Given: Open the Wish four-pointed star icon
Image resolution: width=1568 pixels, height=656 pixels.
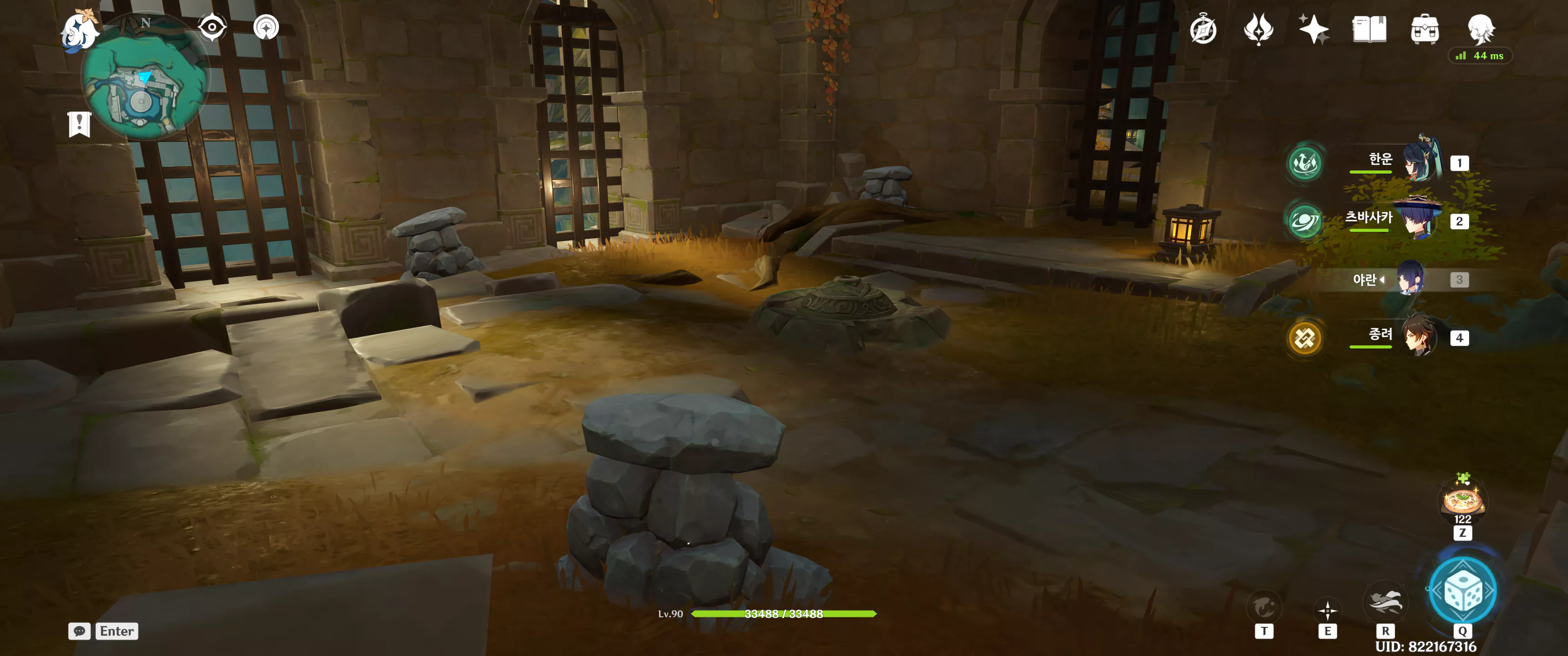Looking at the screenshot, I should click(x=1314, y=29).
